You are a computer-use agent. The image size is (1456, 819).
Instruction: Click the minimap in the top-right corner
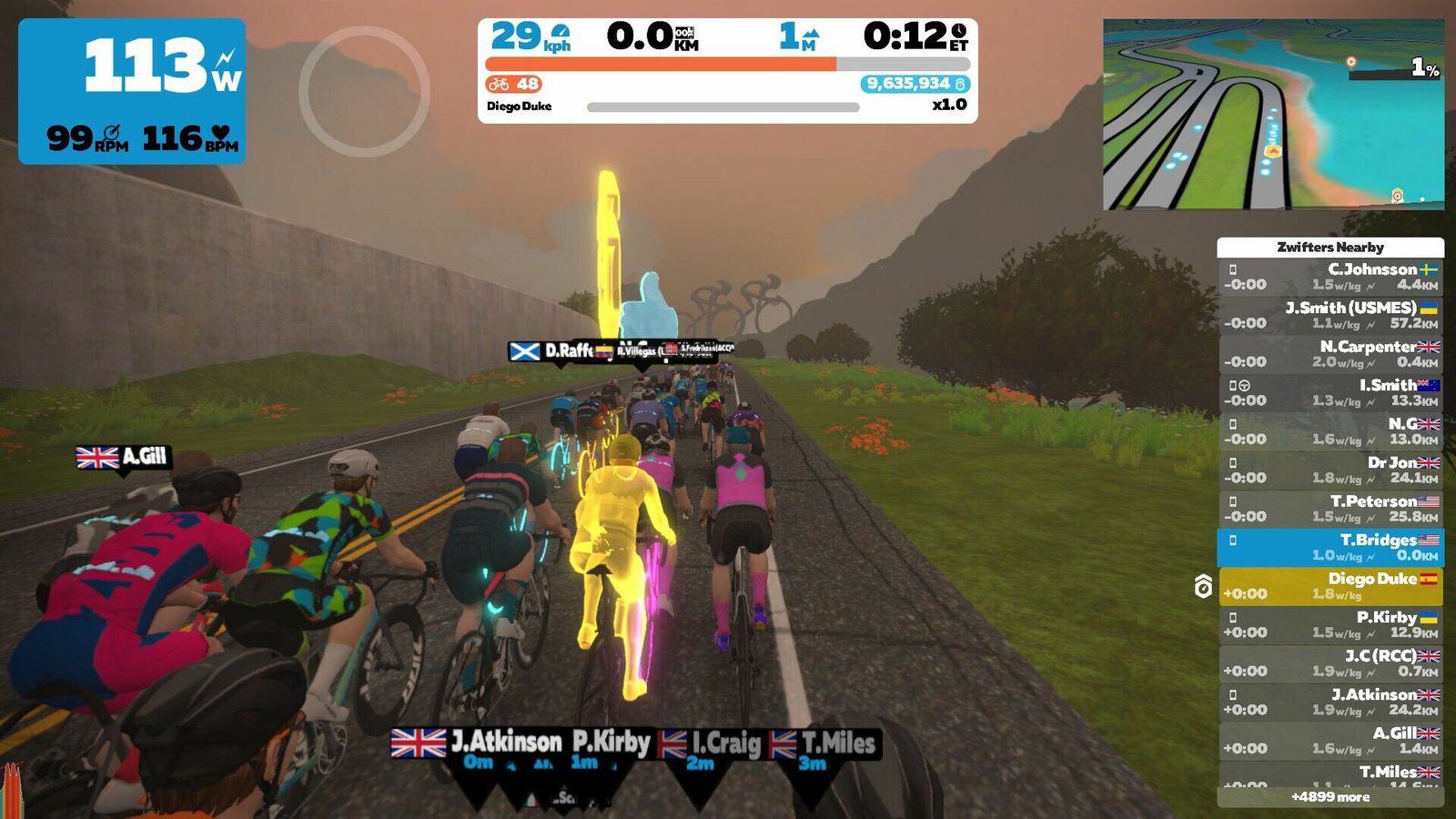[1273, 115]
